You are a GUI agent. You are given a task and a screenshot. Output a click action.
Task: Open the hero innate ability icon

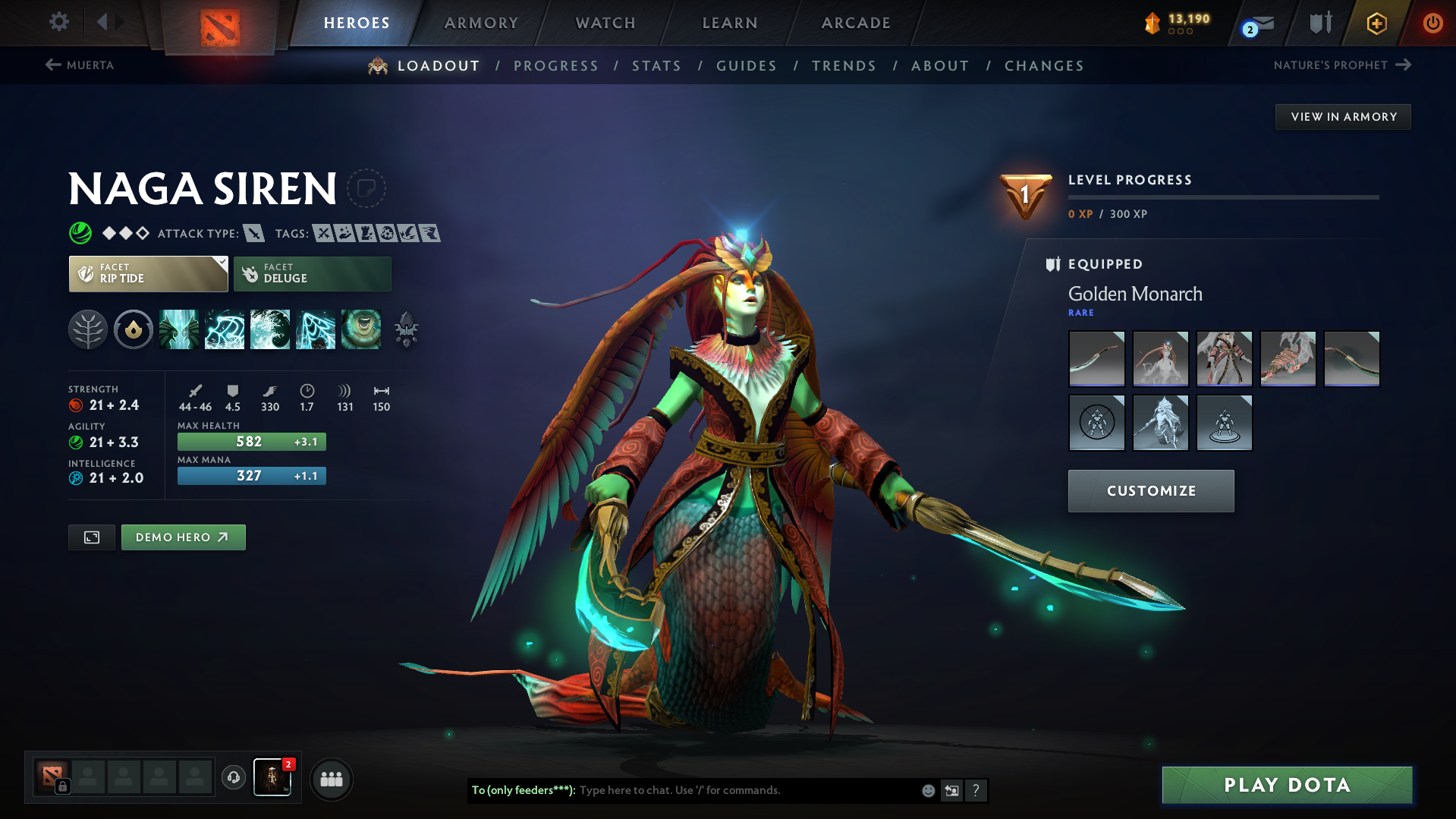tap(133, 329)
